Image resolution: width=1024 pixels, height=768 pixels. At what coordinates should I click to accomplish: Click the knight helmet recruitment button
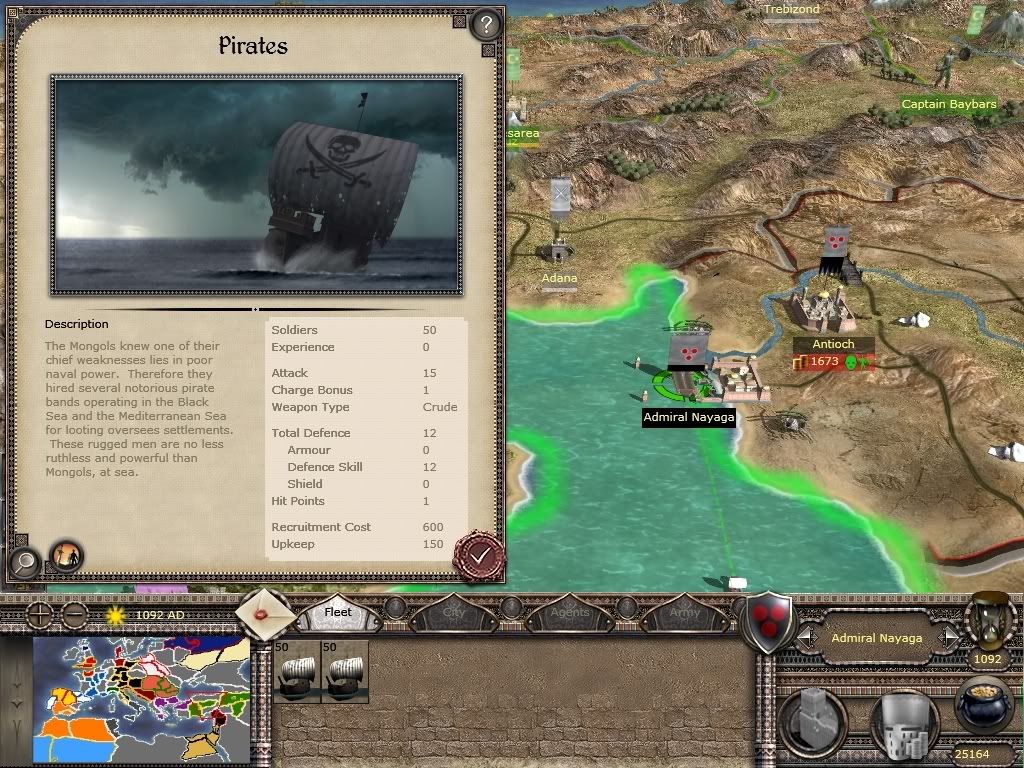(901, 722)
